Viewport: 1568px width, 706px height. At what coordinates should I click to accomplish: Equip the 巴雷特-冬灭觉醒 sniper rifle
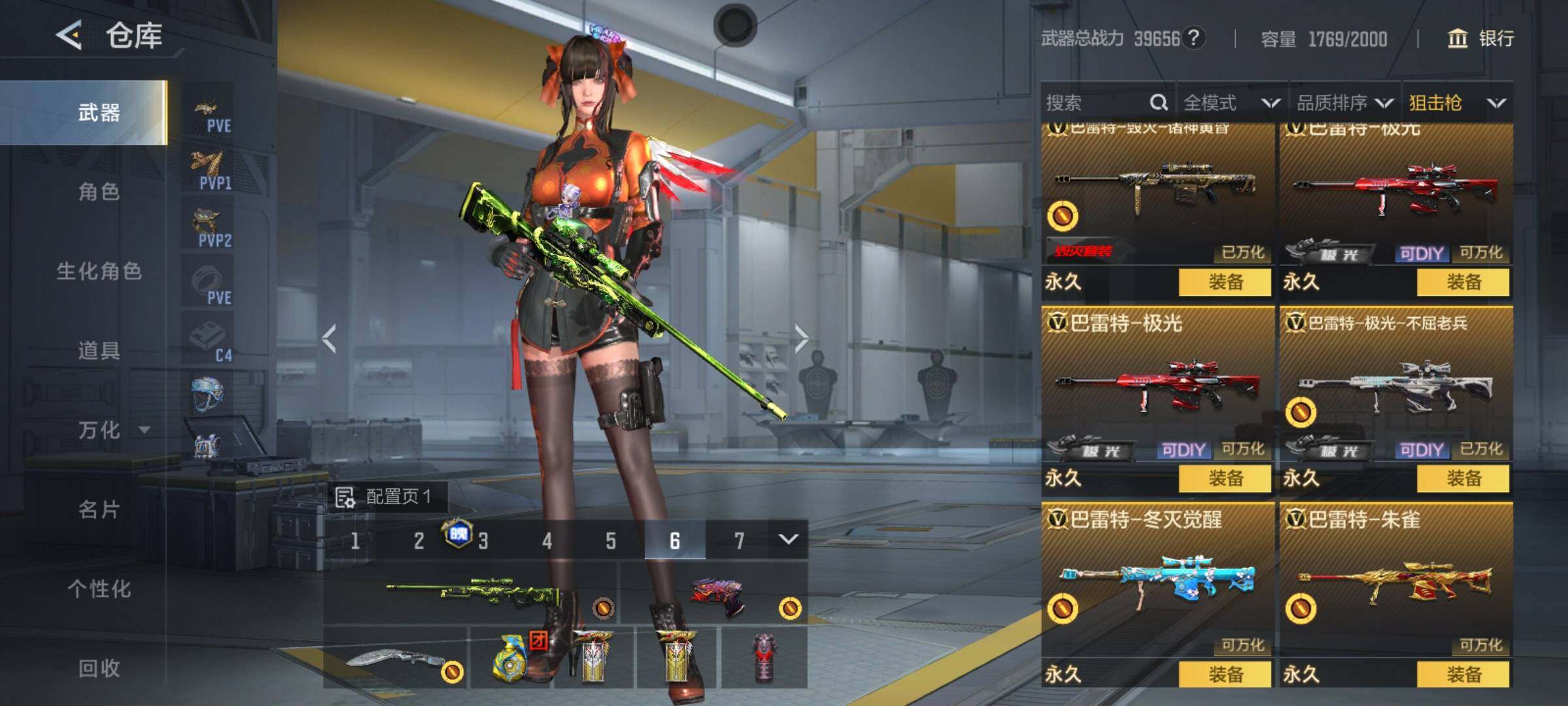click(1224, 674)
